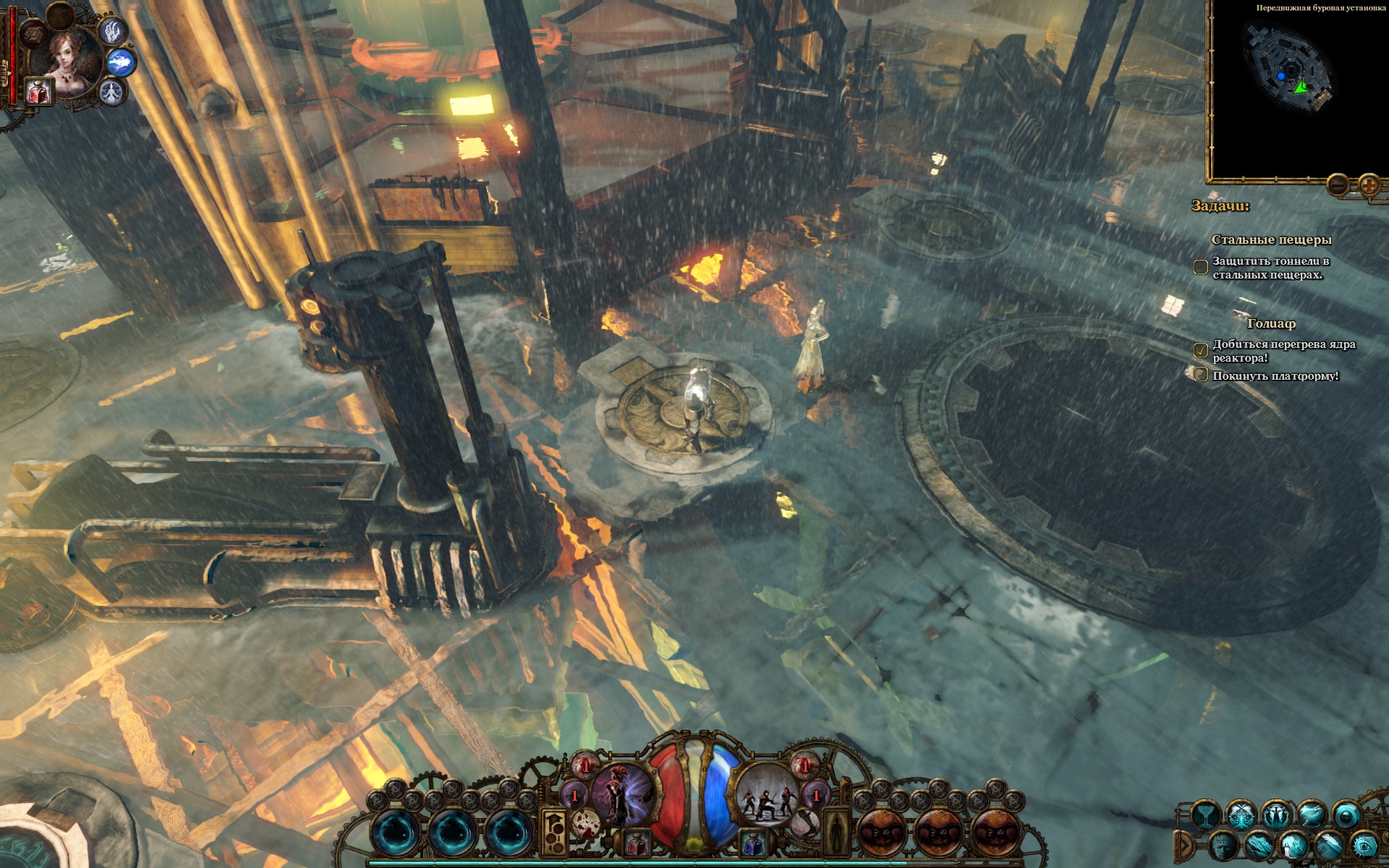1389x868 pixels.
Task: Click the companion's pale standing-figure icon
Action: coord(111,93)
